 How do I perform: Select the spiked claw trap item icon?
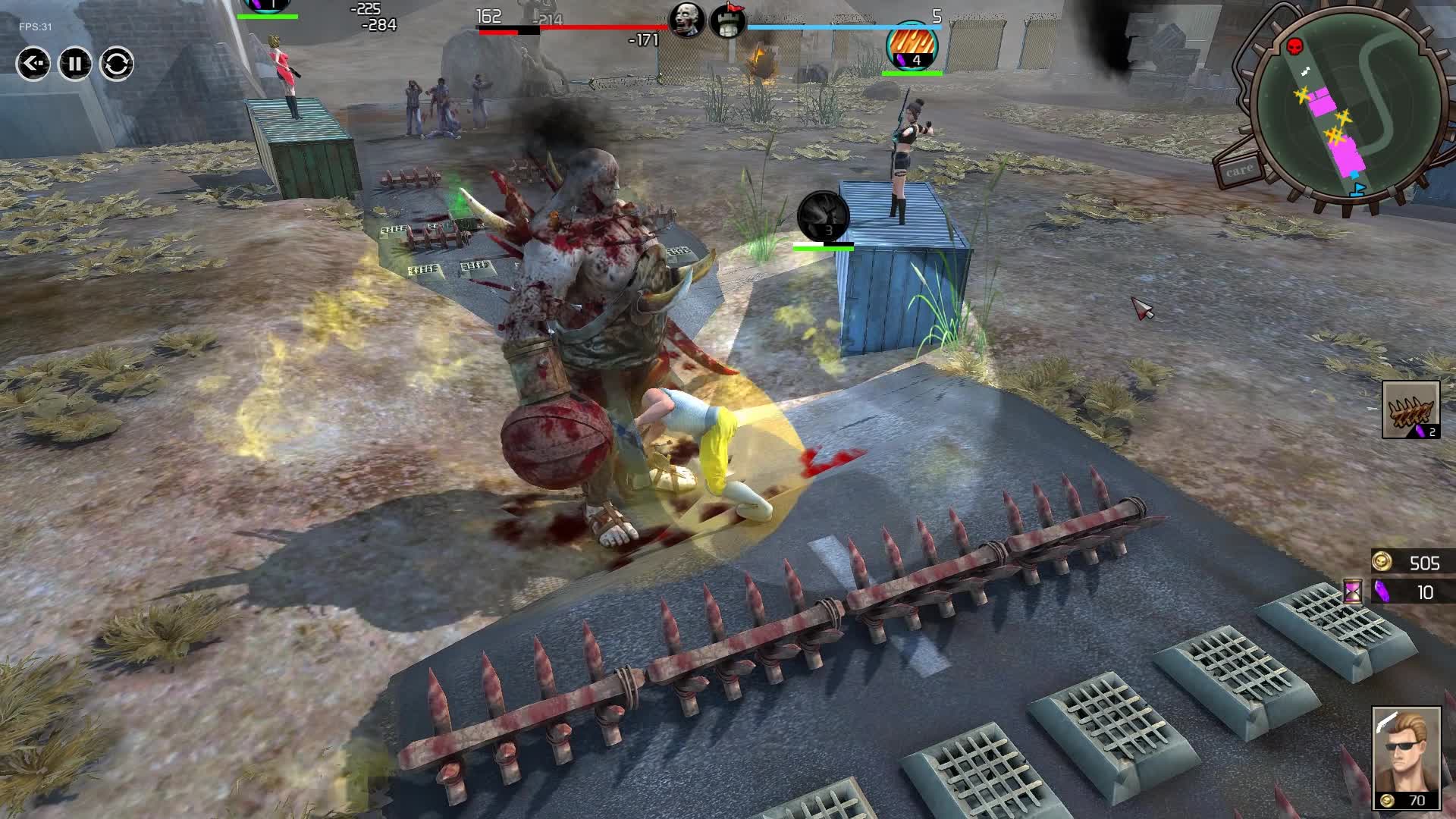[x=1412, y=409]
